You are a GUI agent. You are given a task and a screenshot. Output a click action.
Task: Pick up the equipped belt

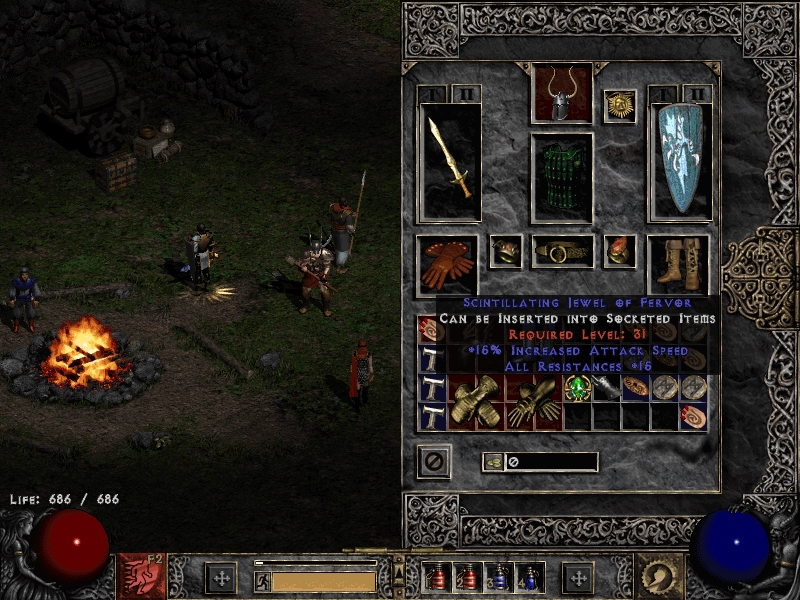pyautogui.click(x=562, y=252)
